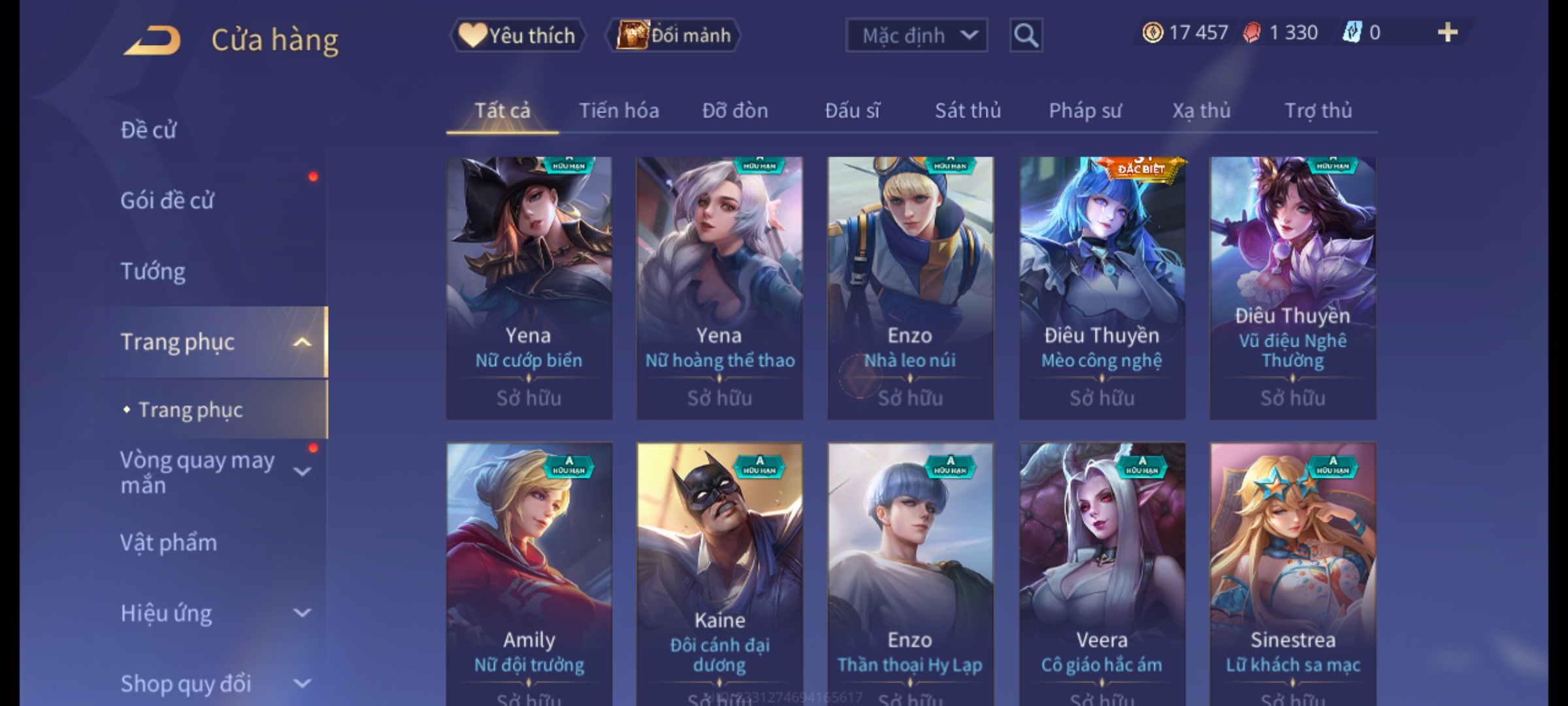Screen dimensions: 1568x706
Task: Go to the Tướng shop section
Action: point(153,271)
